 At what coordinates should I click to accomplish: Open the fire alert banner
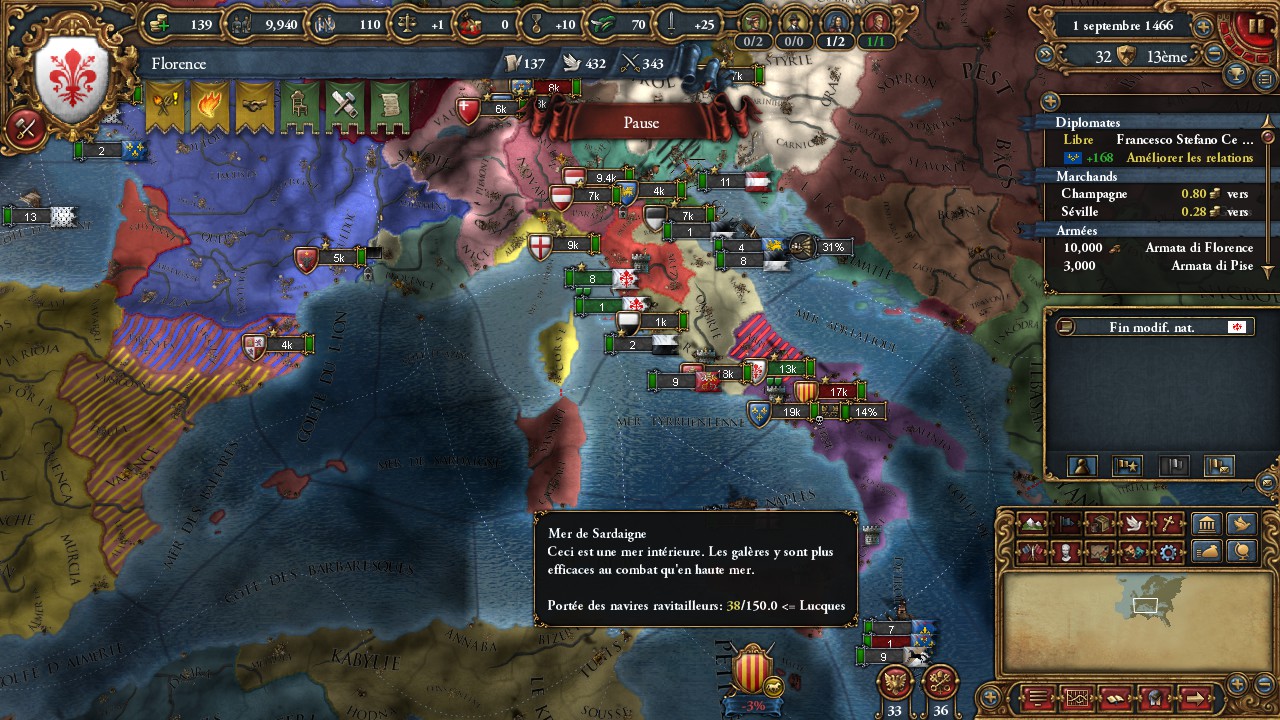coord(210,107)
